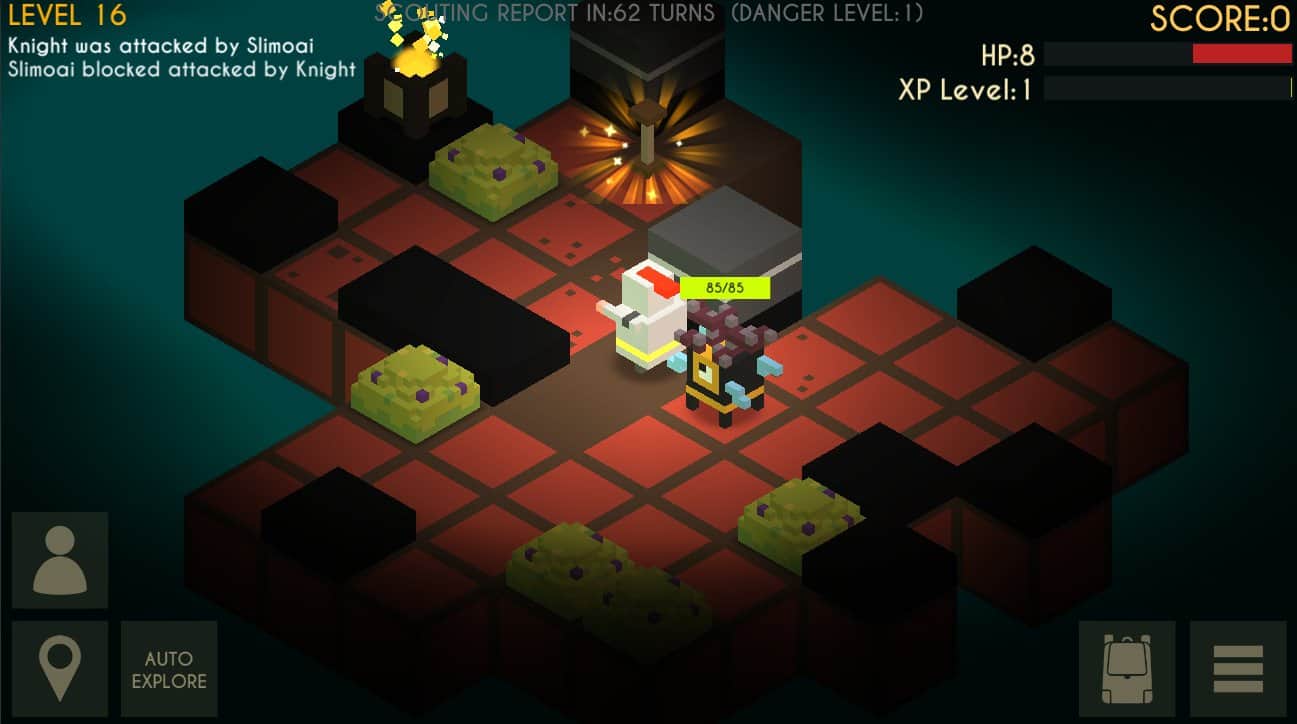Open the character profile button
This screenshot has height=724, width=1297.
point(60,560)
